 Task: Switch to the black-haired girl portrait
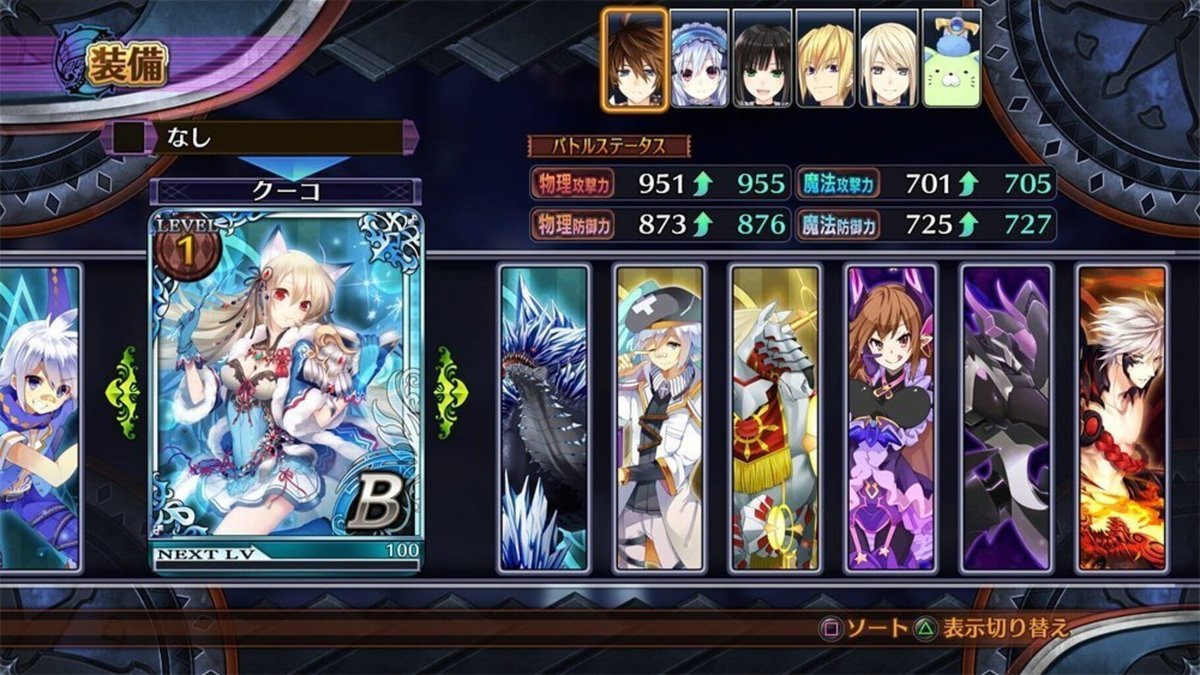762,58
